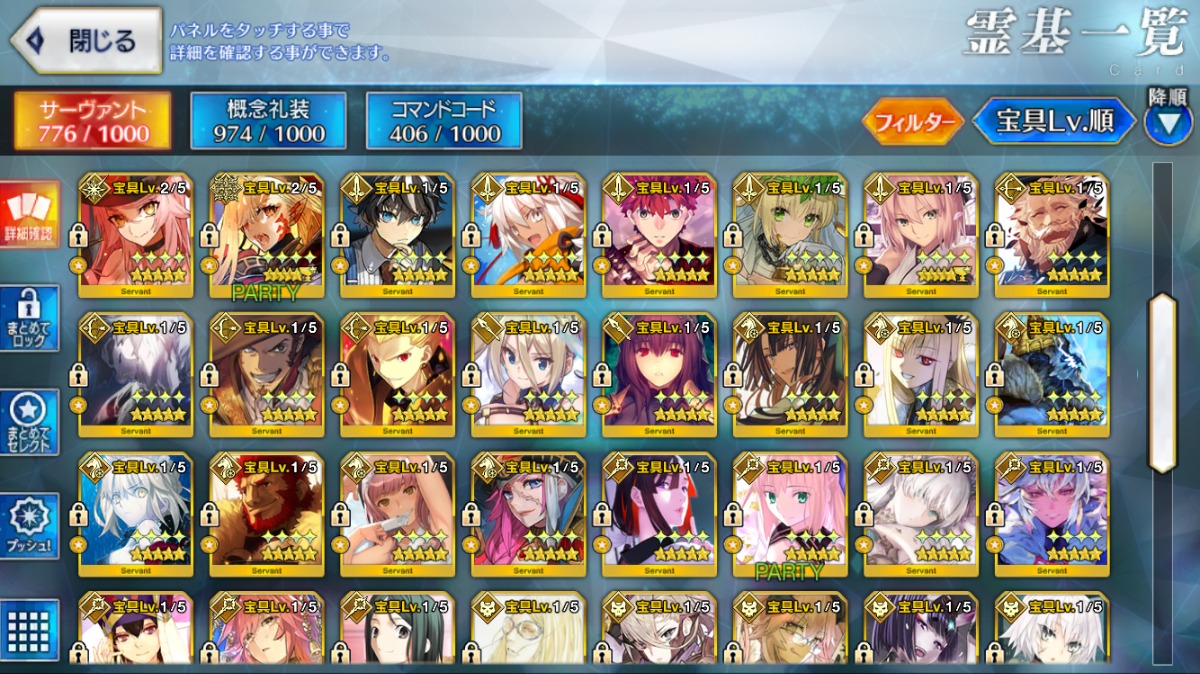1200x674 pixels.
Task: Switch to the サーヴァント tab
Action: click(x=92, y=122)
